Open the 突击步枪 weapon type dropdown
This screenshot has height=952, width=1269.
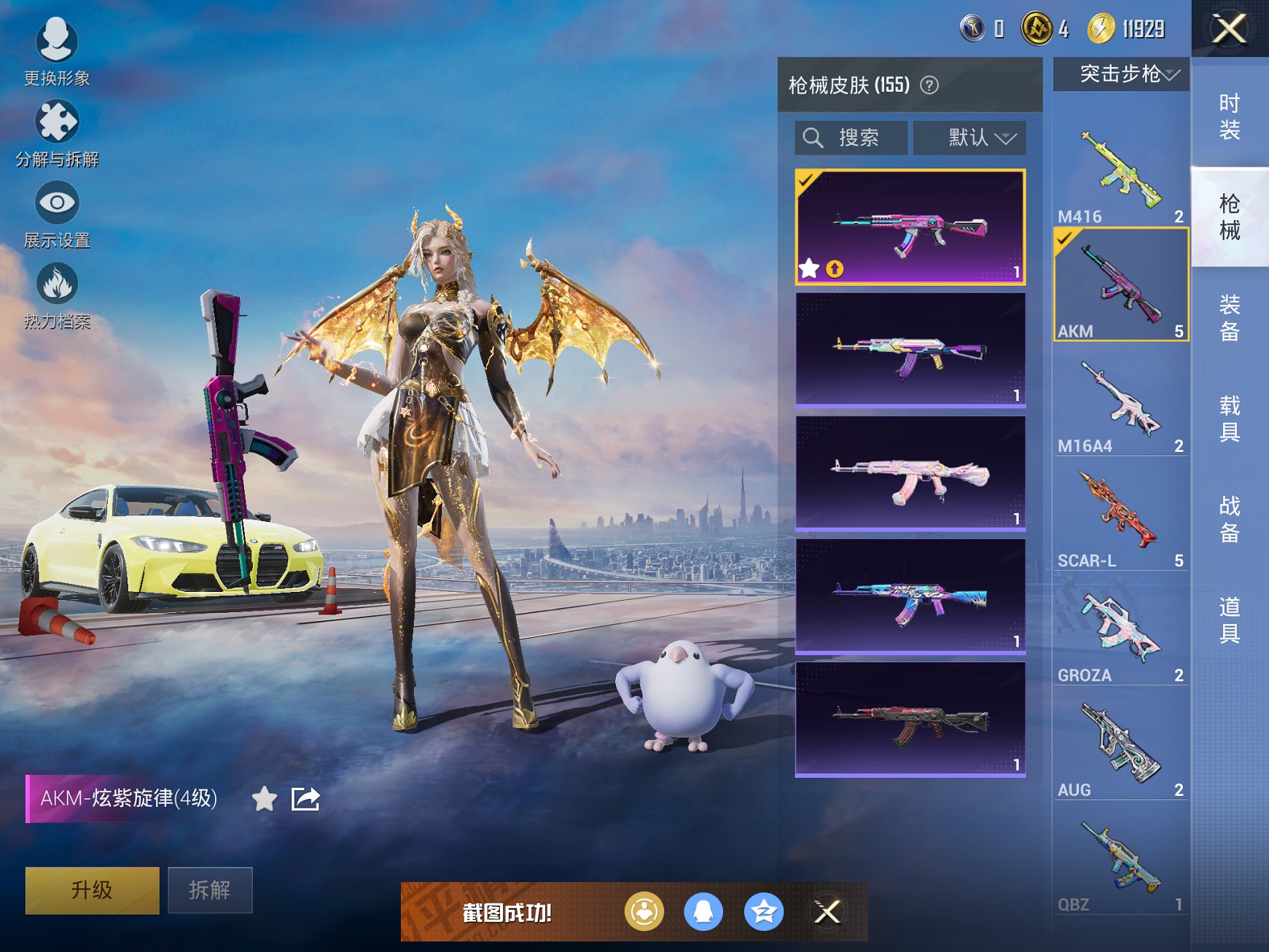pyautogui.click(x=1121, y=74)
